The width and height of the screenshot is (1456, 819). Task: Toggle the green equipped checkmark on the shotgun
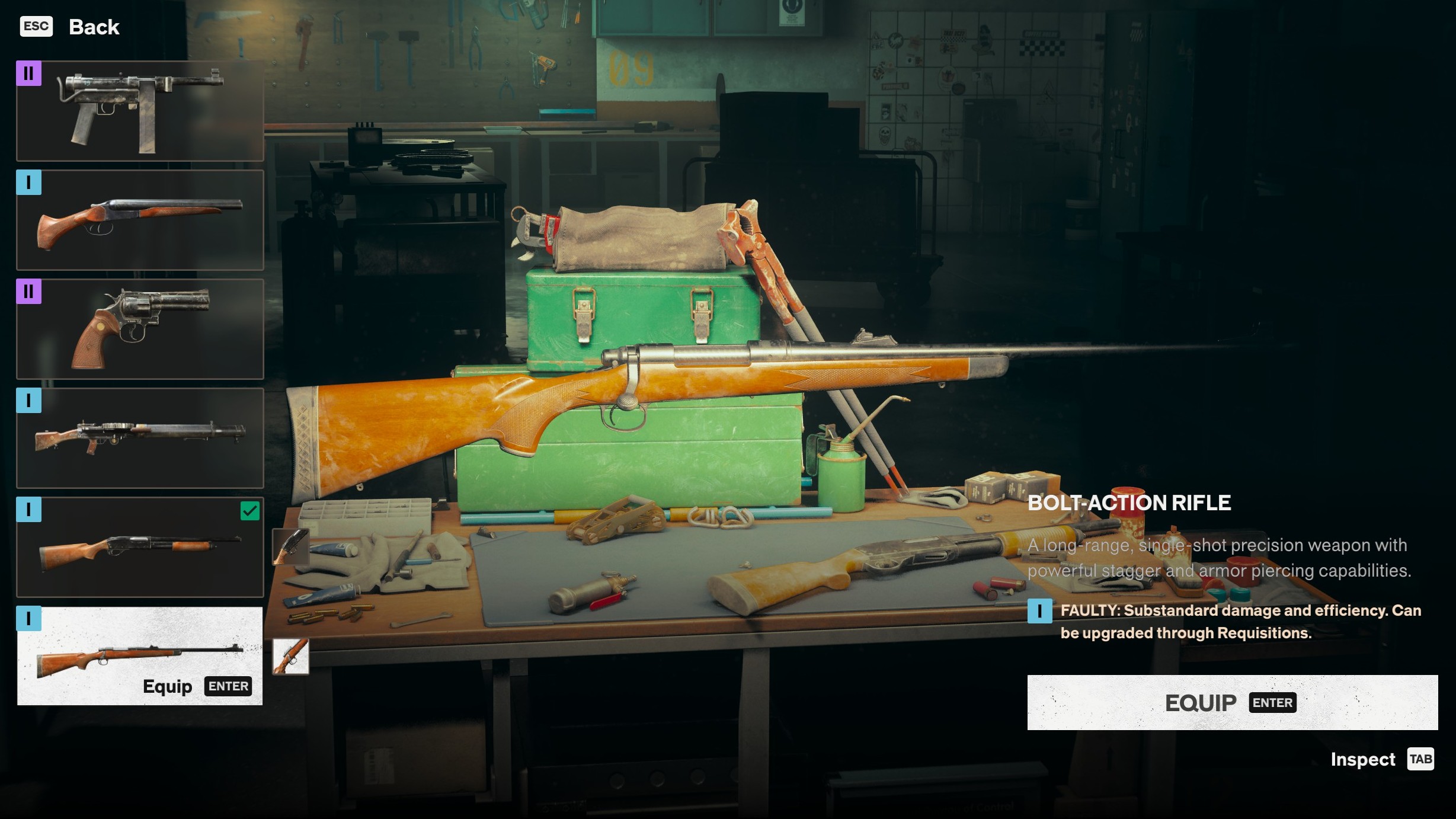point(251,510)
